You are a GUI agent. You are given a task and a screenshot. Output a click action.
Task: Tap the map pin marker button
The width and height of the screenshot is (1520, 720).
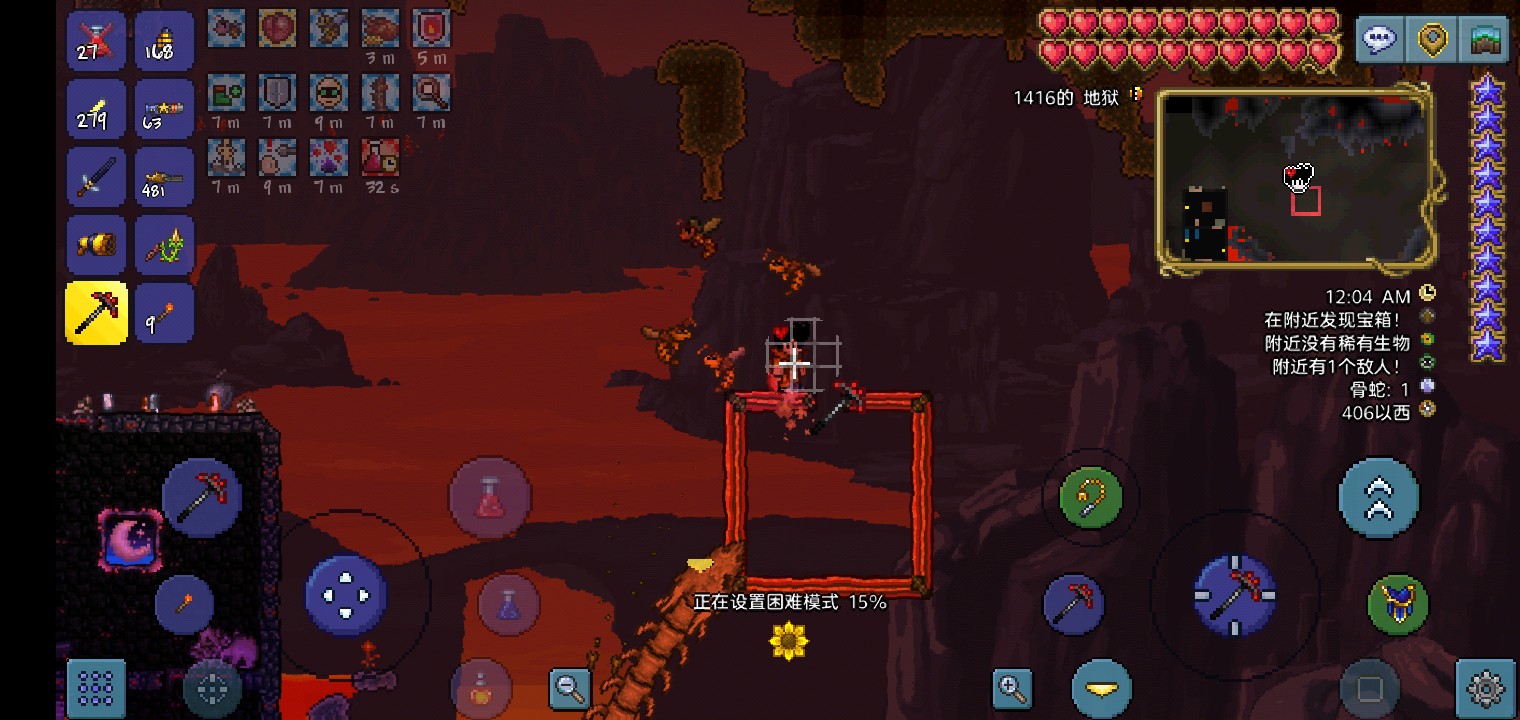tap(1433, 41)
